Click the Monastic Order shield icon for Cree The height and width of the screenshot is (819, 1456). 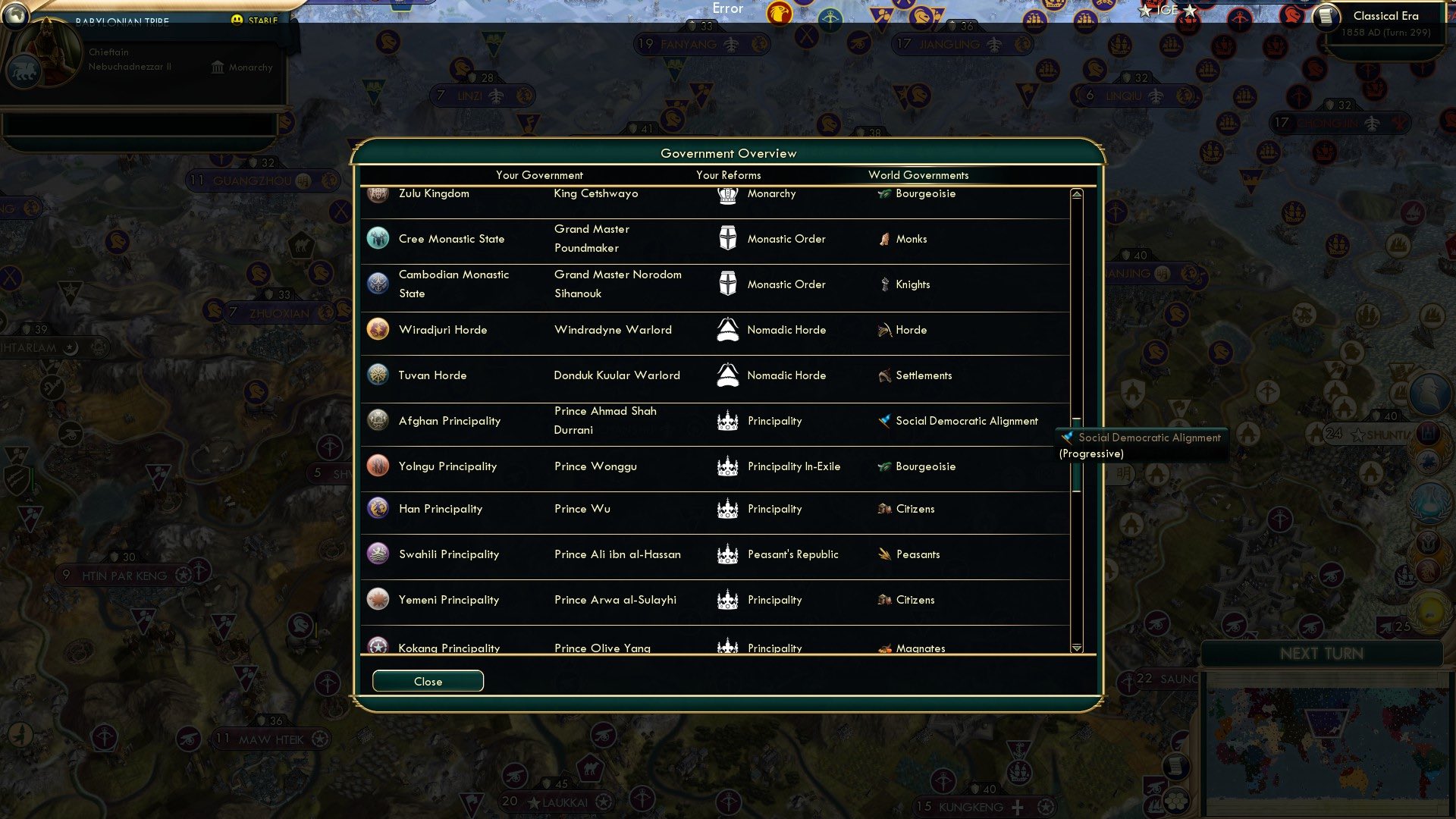726,239
